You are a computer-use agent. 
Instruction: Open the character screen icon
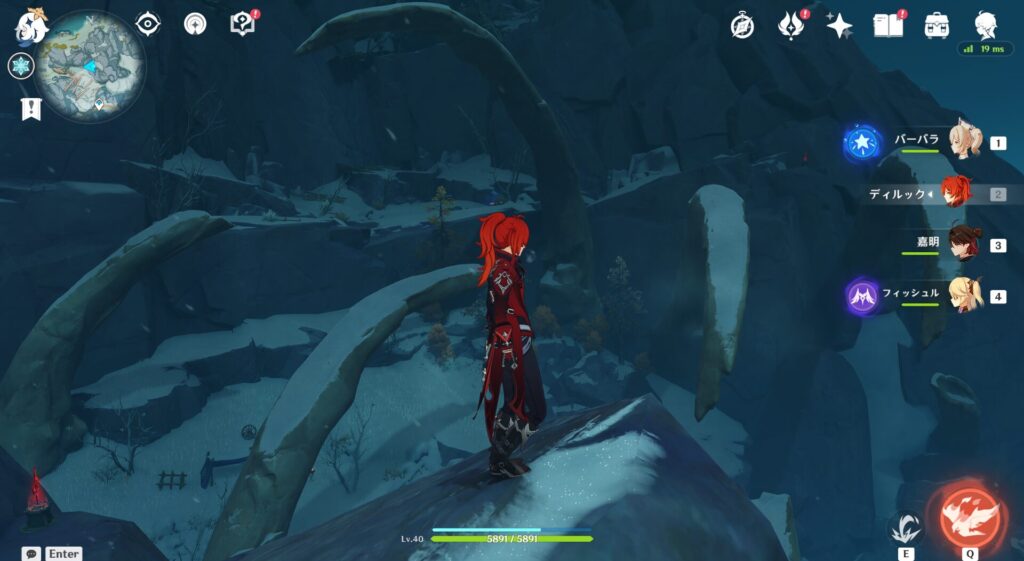pos(986,25)
